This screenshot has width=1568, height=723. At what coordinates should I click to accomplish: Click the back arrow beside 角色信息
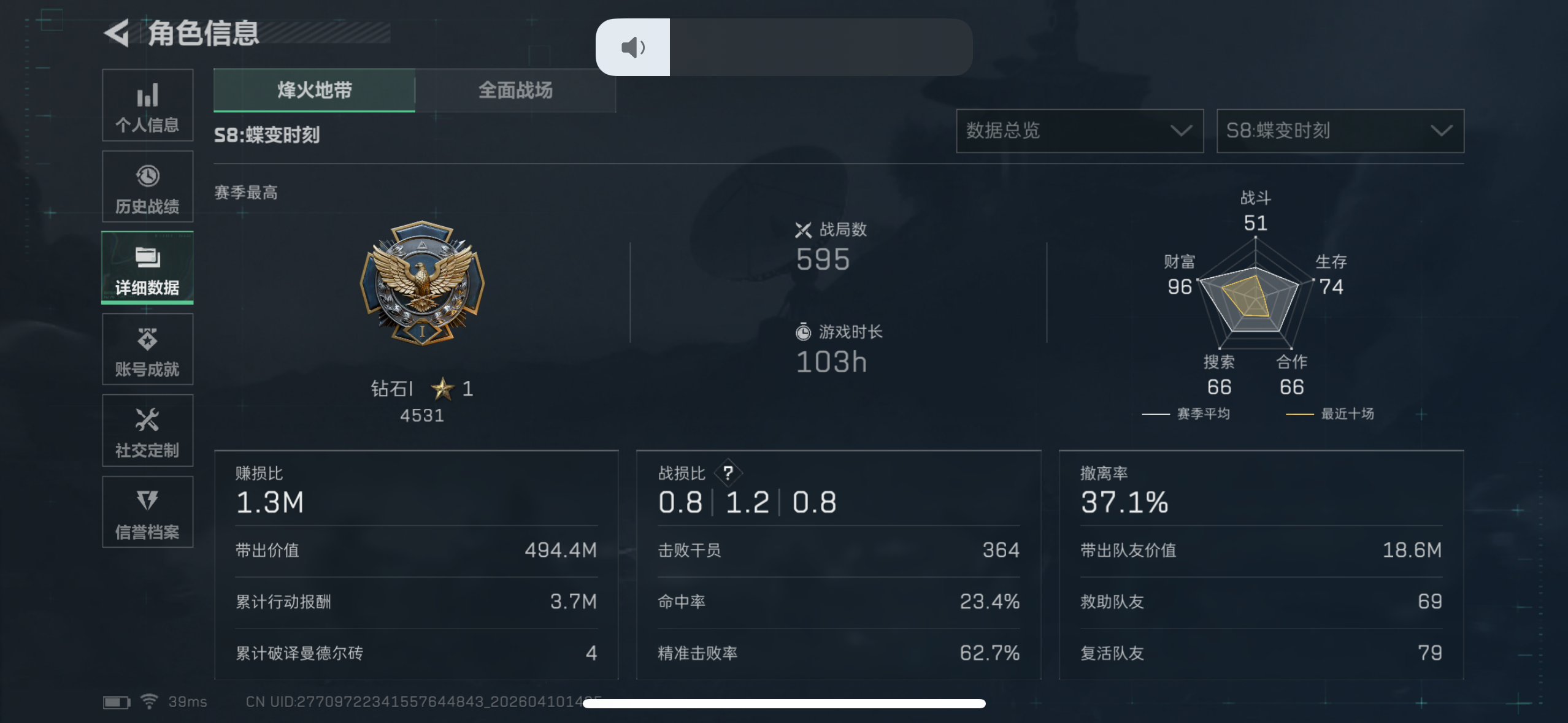pyautogui.click(x=117, y=34)
